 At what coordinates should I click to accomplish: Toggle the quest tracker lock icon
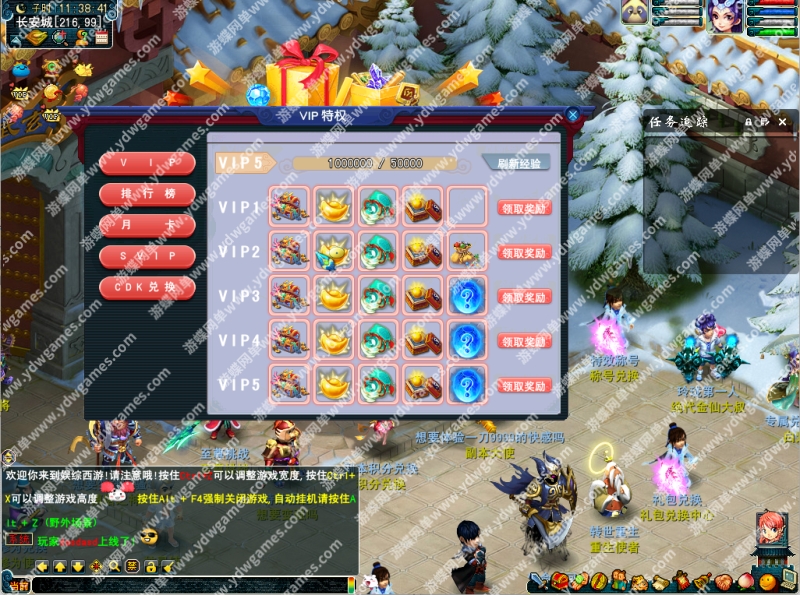(748, 121)
